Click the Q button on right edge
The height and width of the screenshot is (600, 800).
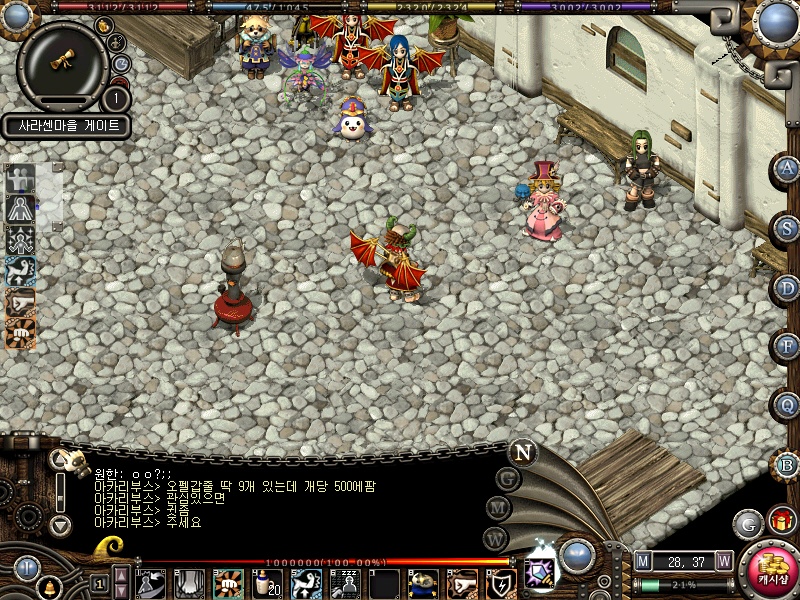[789, 406]
